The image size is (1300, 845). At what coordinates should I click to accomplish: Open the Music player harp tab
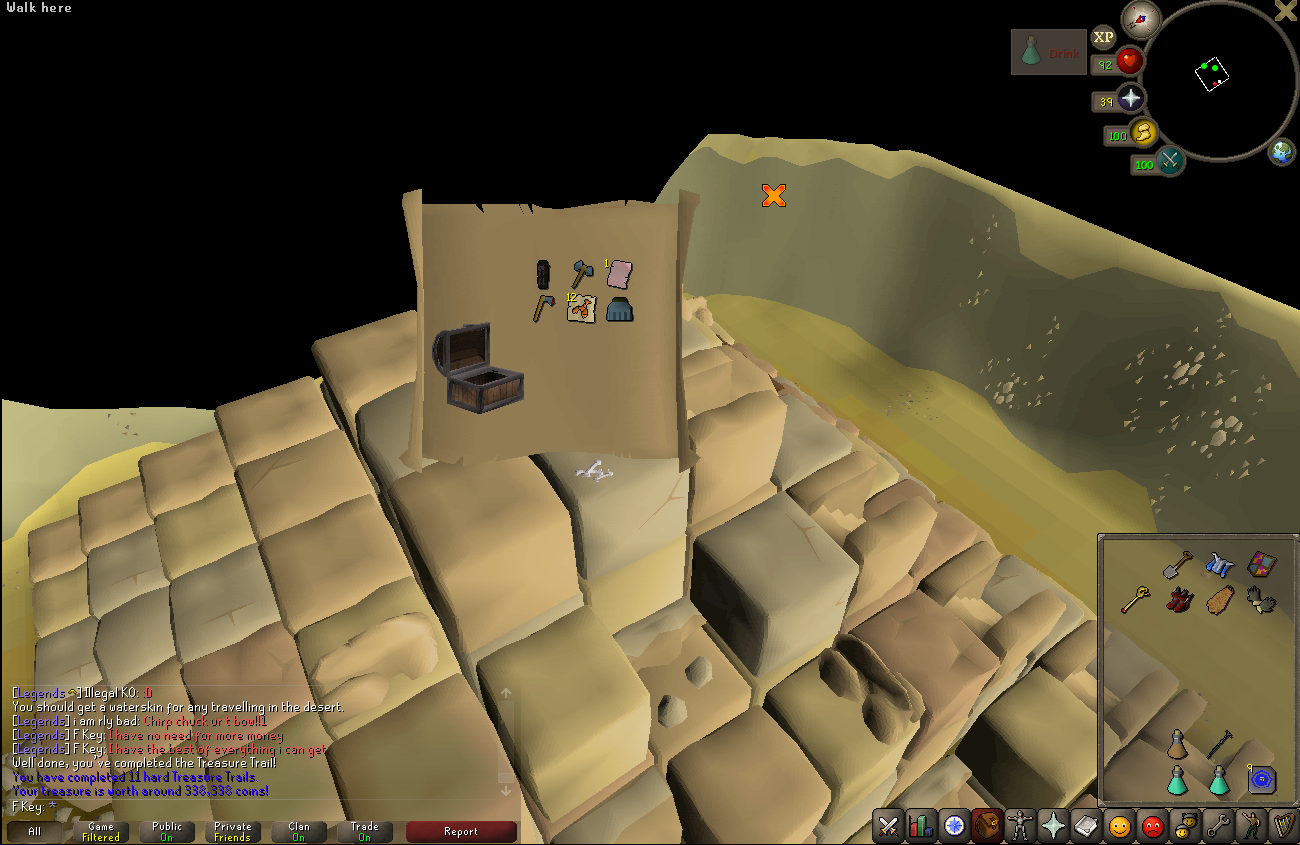tap(1285, 827)
